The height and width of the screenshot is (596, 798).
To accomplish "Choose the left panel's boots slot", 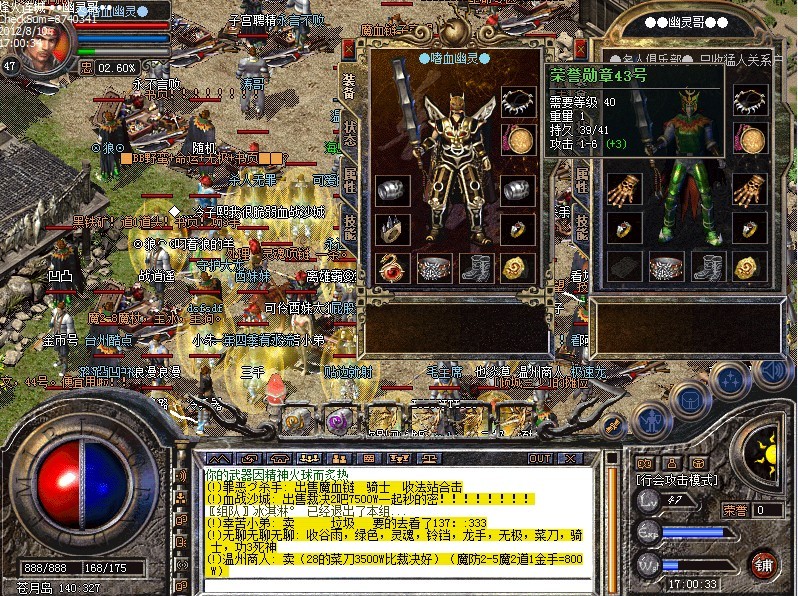I will pyautogui.click(x=475, y=267).
